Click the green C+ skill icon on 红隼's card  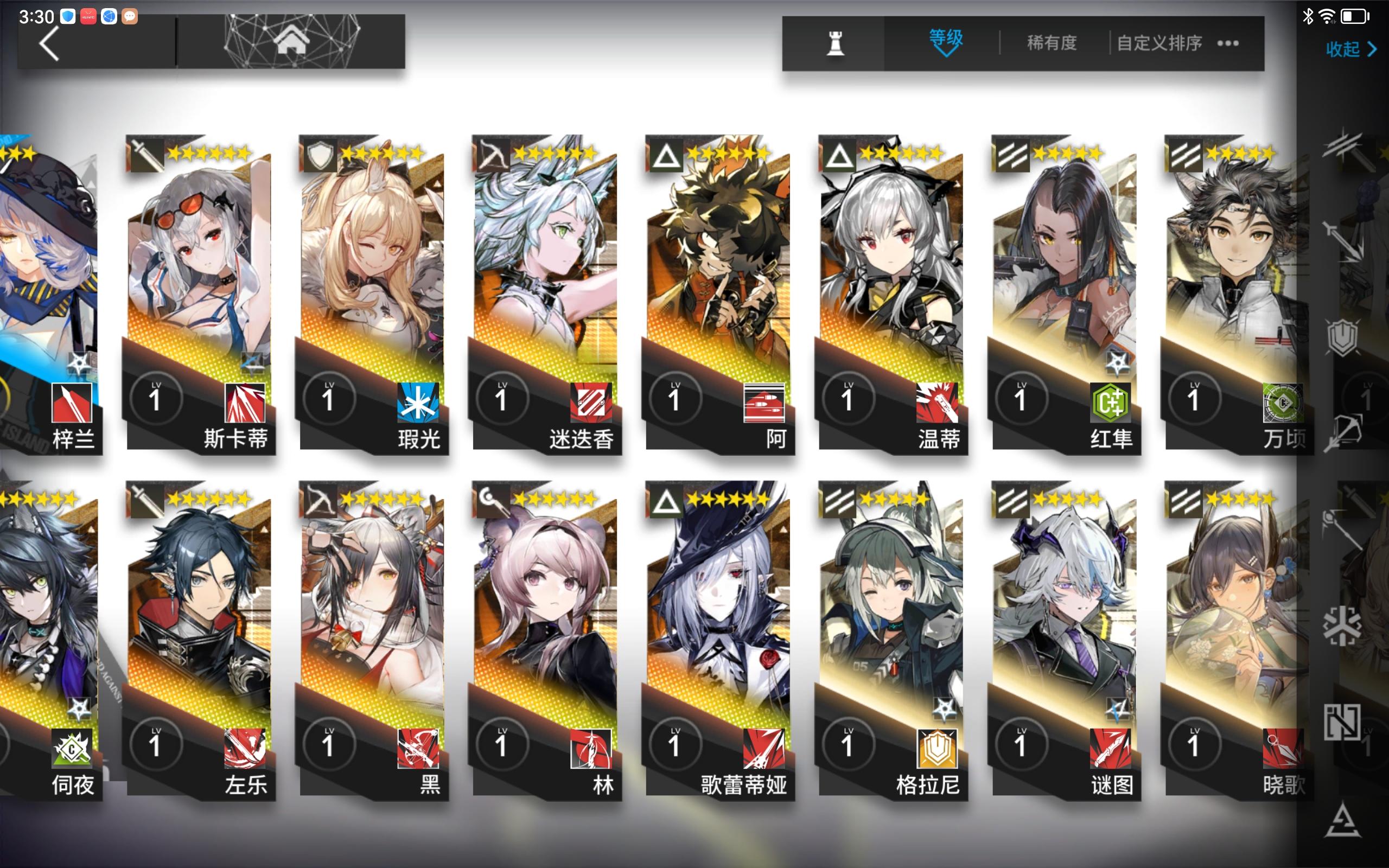coord(1112,404)
